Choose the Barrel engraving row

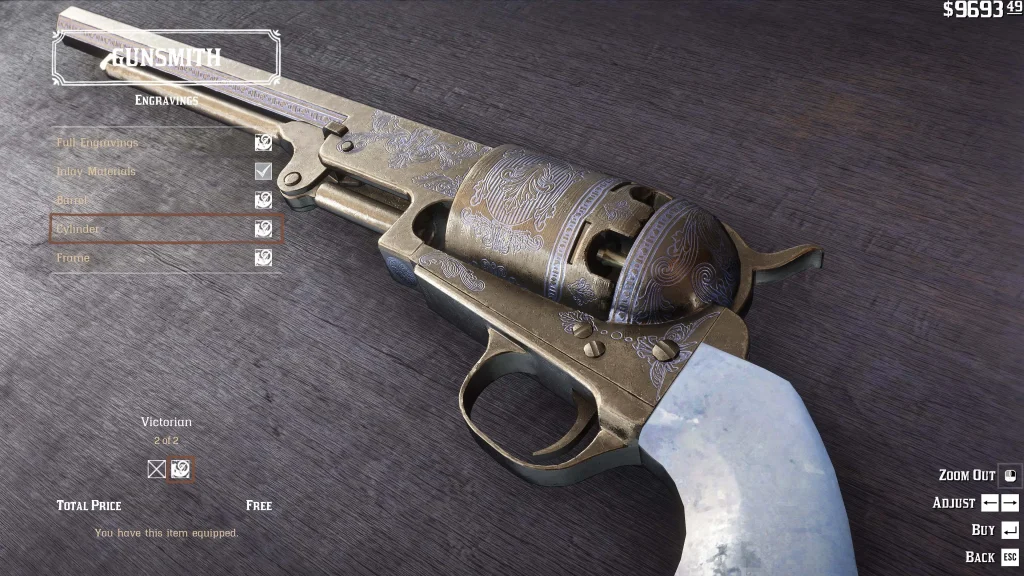pyautogui.click(x=166, y=200)
